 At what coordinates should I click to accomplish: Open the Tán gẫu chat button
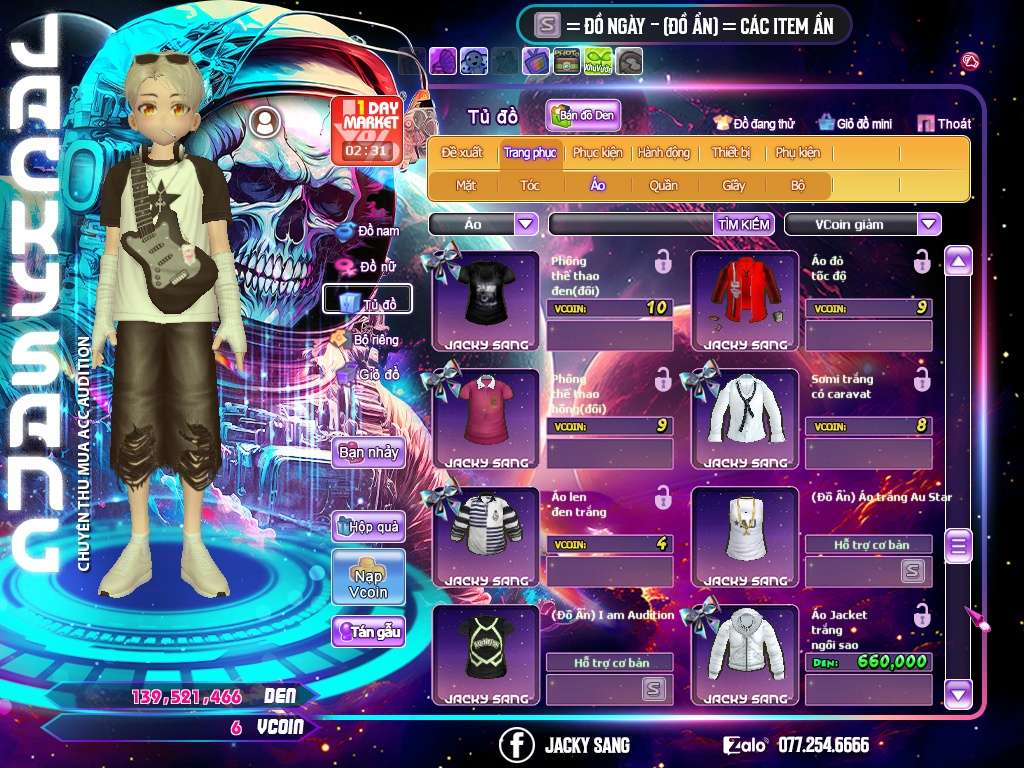[369, 631]
